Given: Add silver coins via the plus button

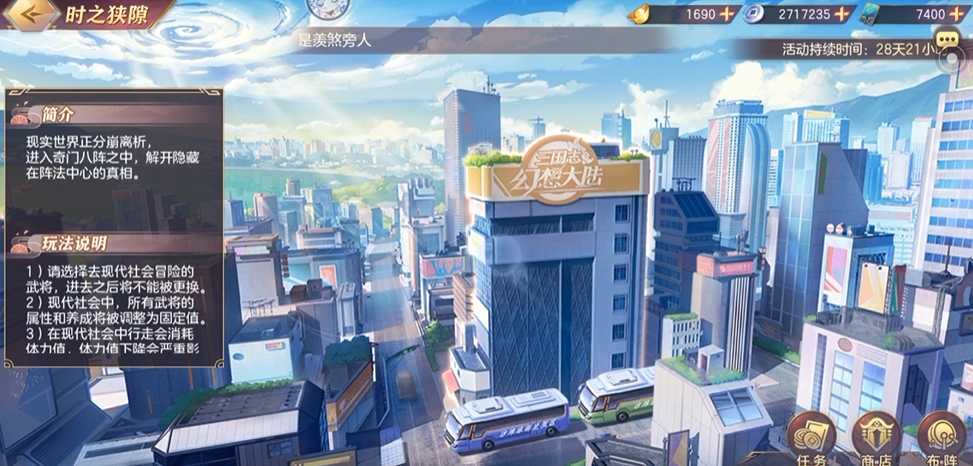Looking at the screenshot, I should pos(843,14).
